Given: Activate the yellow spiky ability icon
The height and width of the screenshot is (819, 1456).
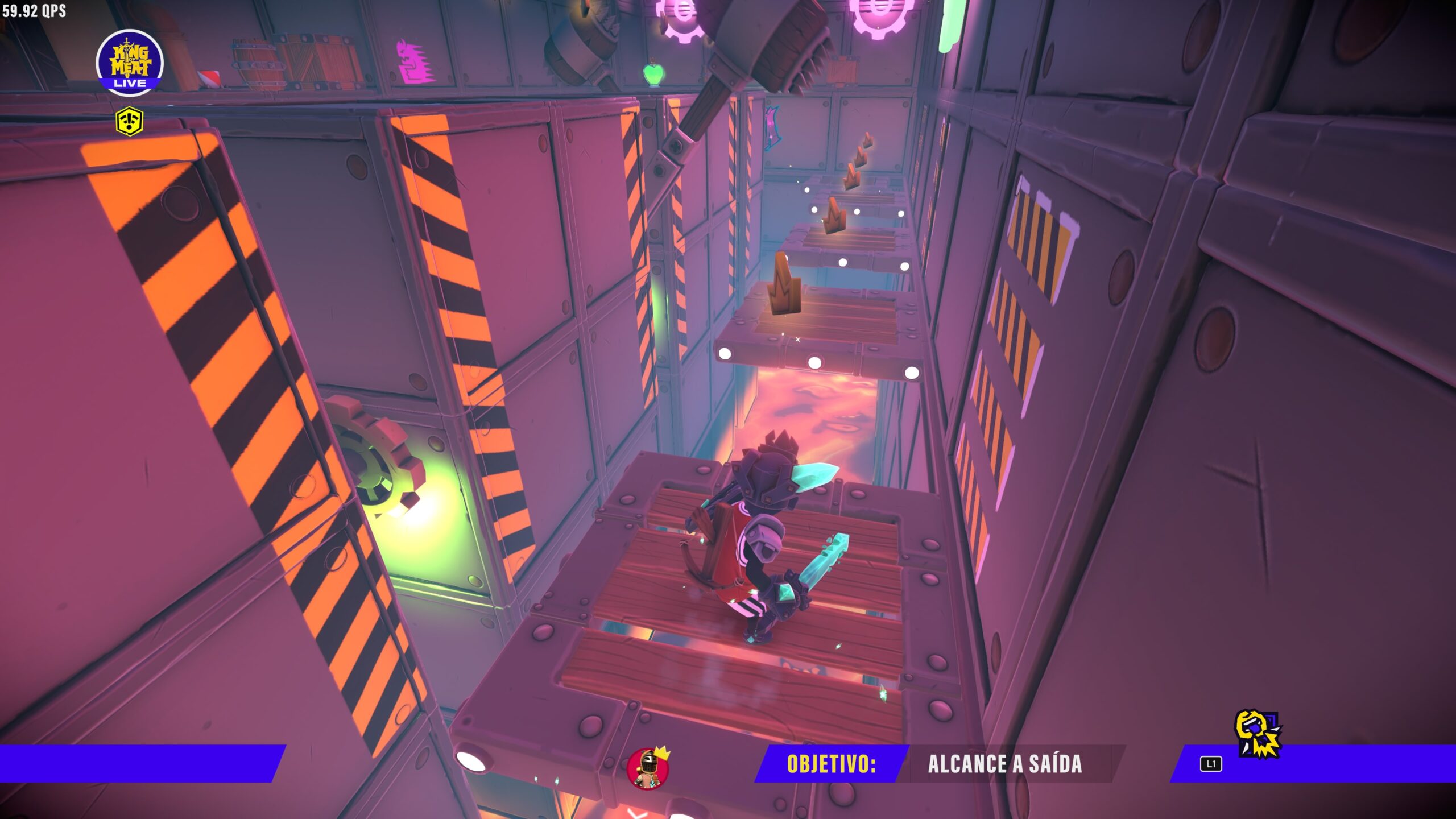Looking at the screenshot, I should pos(1258,734).
